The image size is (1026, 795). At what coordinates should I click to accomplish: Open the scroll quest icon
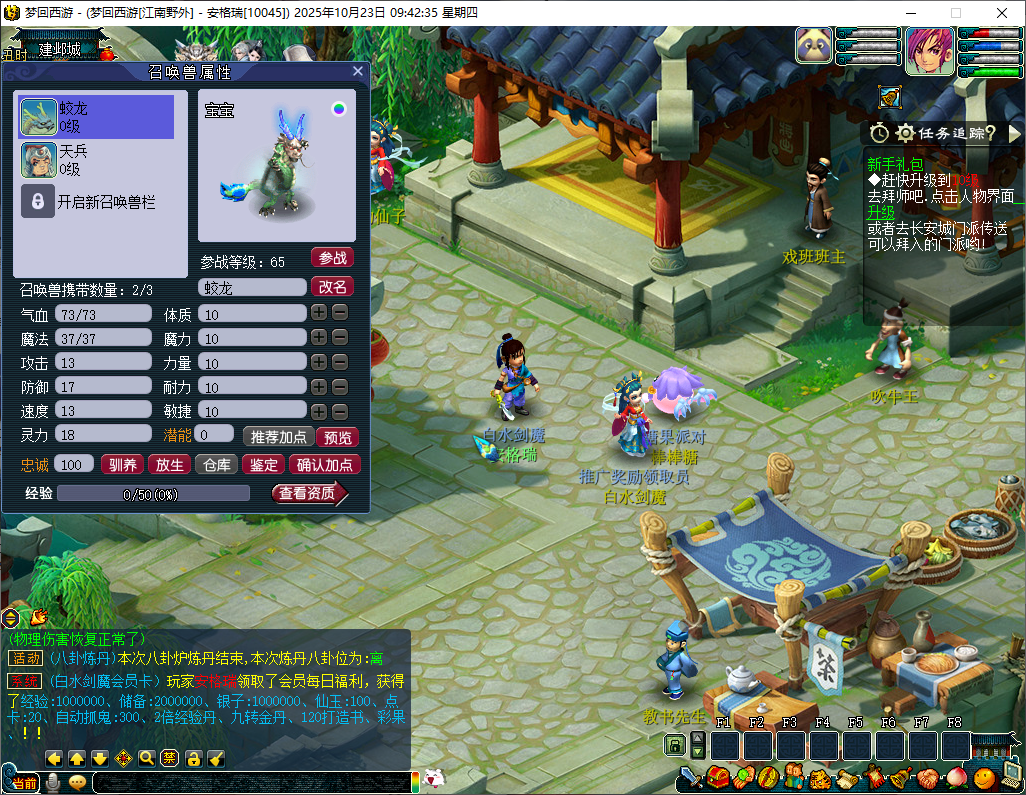pos(847,778)
